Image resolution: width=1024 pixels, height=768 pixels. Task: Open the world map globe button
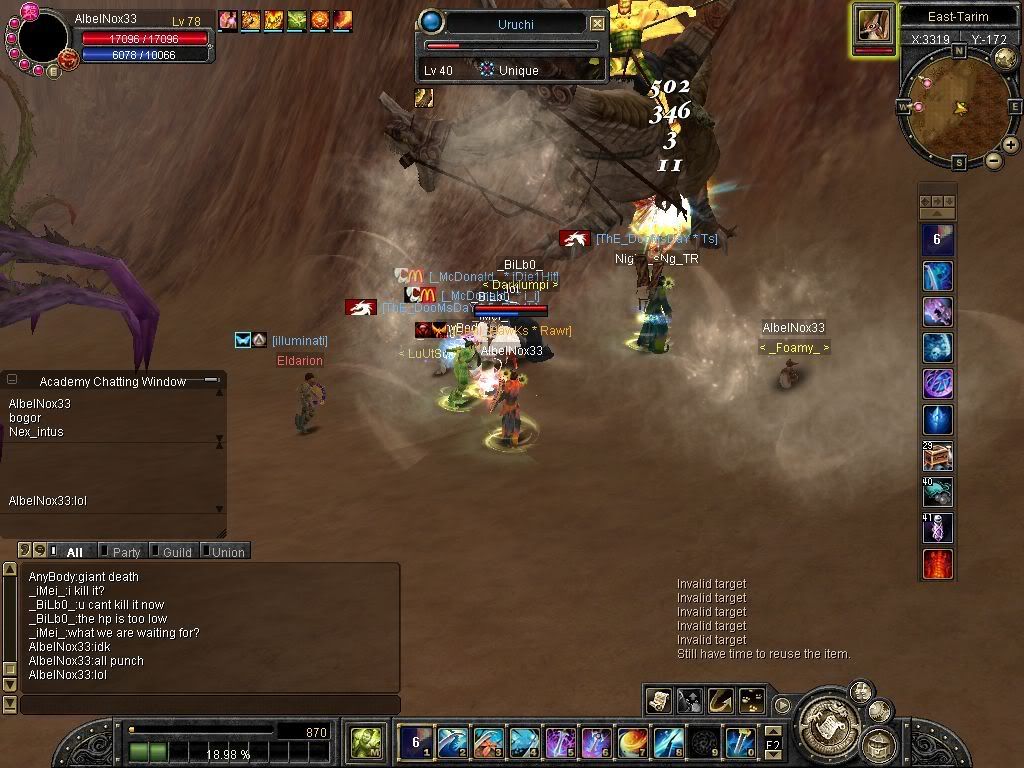[x=1006, y=59]
